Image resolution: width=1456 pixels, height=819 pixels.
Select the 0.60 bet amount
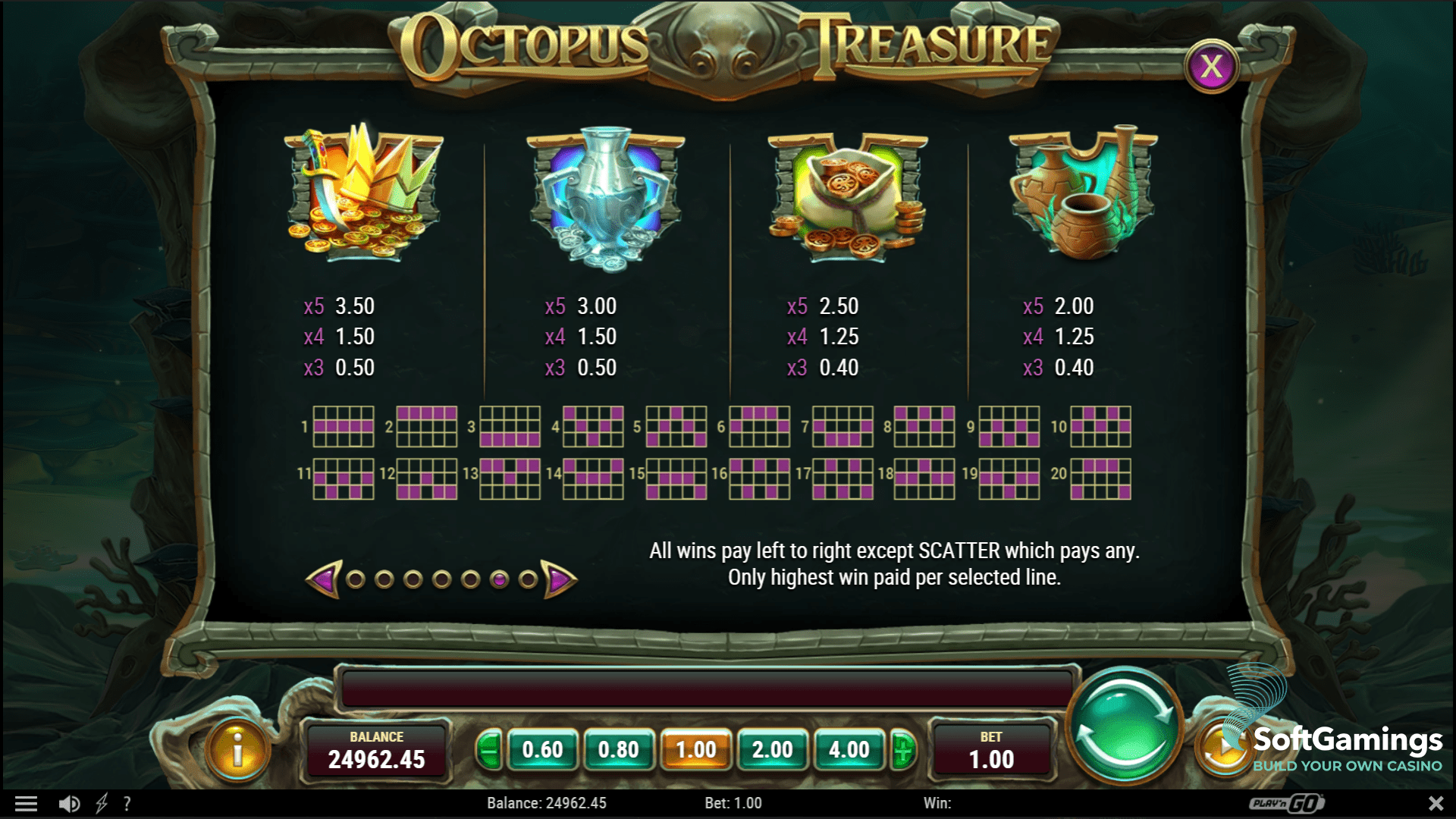(x=544, y=751)
